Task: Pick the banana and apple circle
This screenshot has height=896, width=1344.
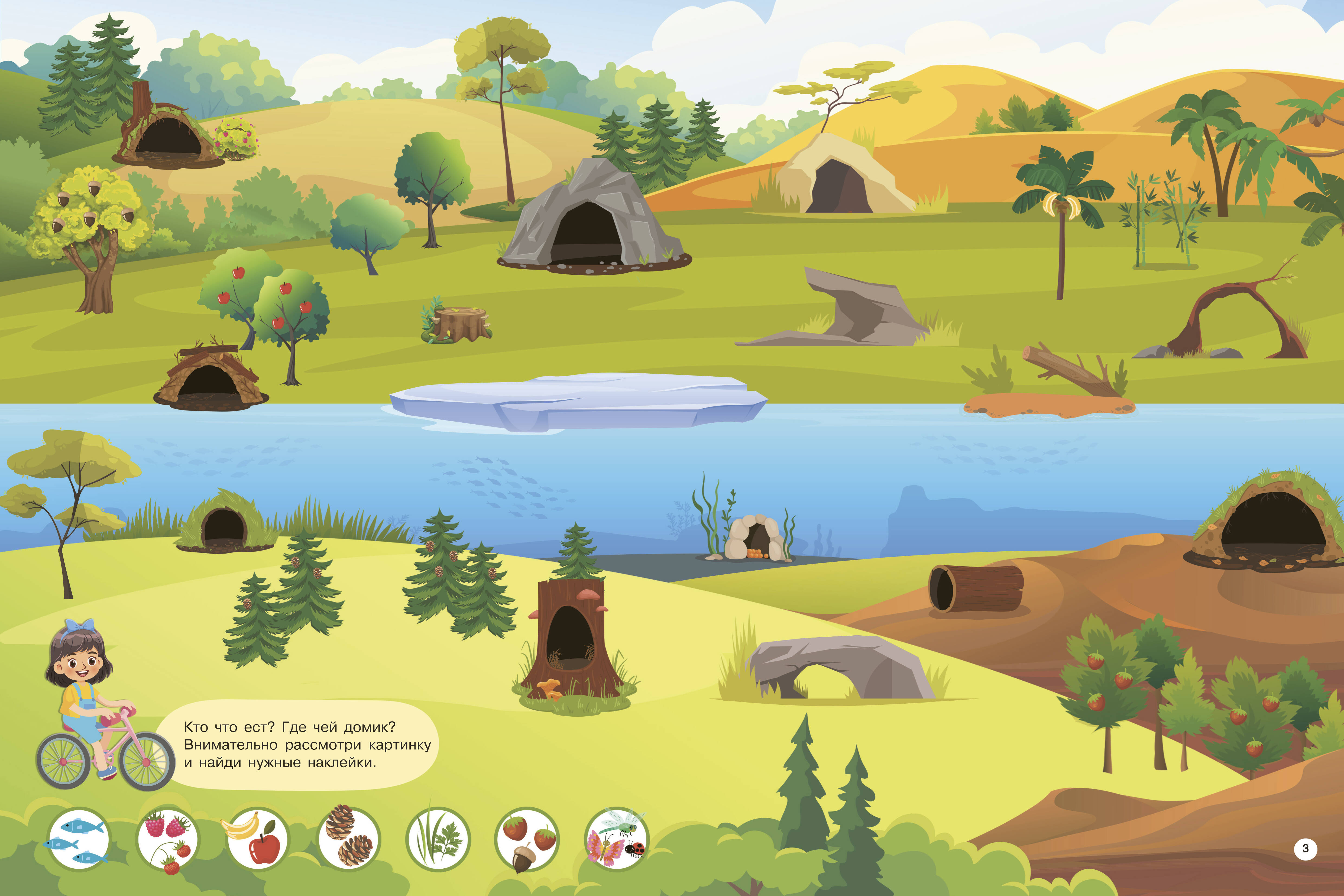Action: (x=258, y=839)
